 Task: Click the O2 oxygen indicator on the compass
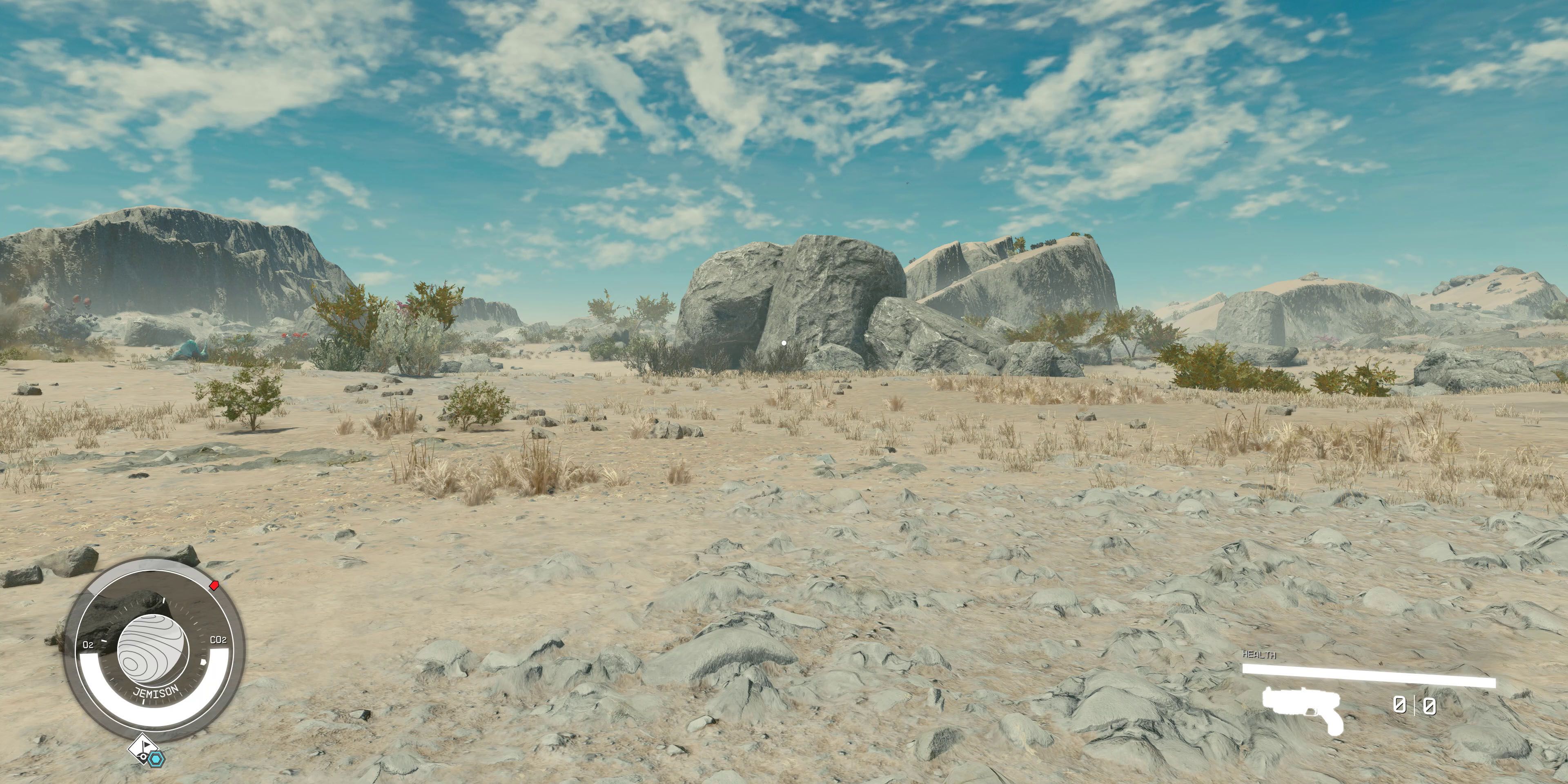89,645
